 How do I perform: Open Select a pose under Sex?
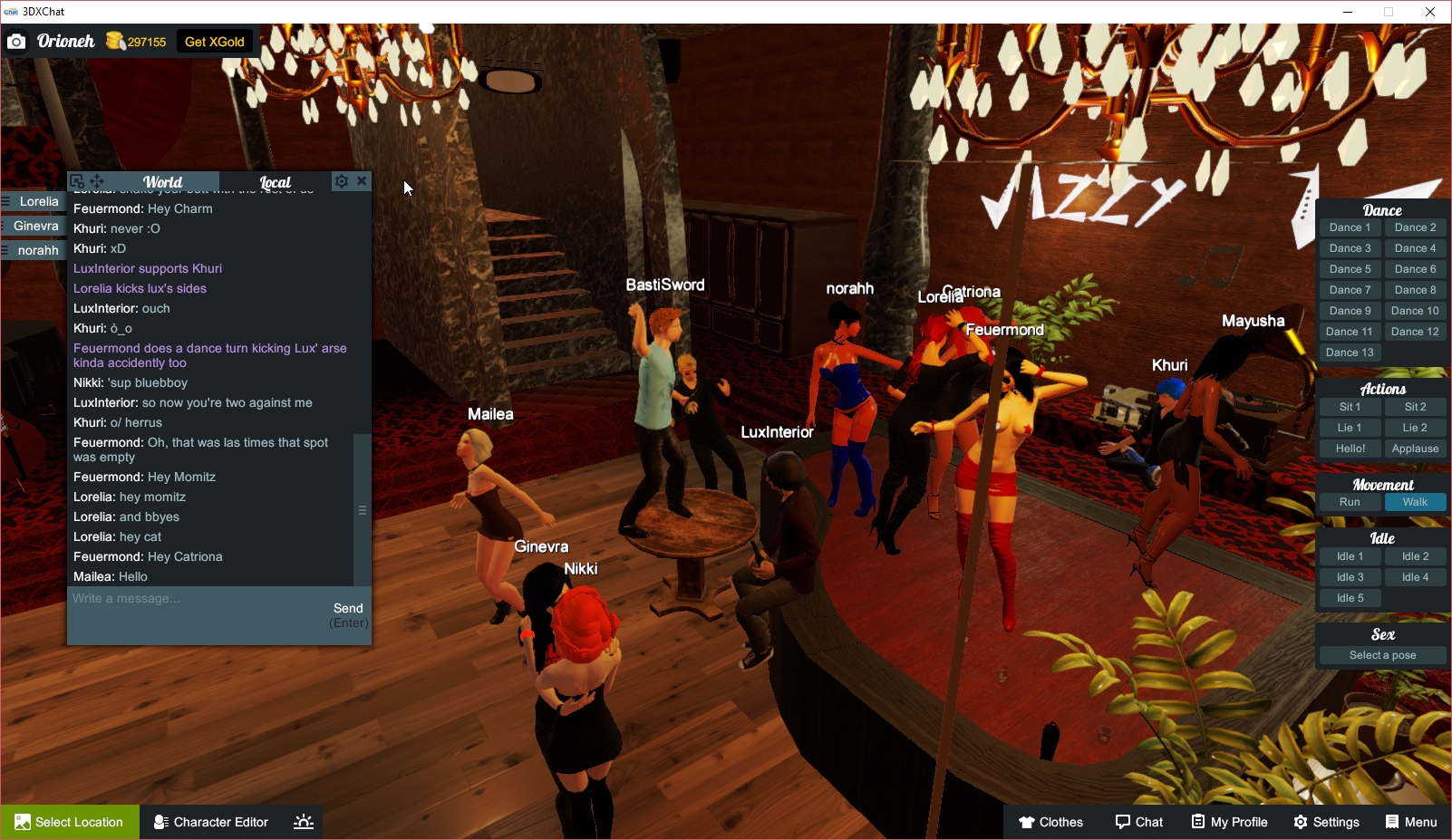coord(1381,654)
